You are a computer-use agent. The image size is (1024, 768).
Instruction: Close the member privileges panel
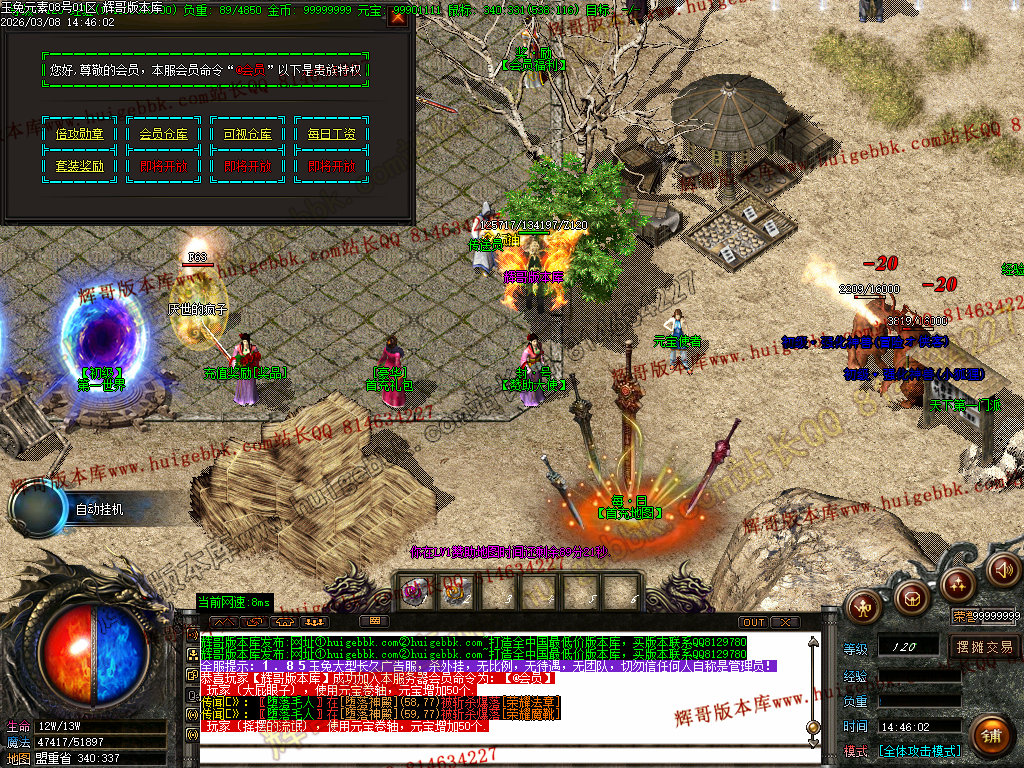pyautogui.click(x=397, y=17)
